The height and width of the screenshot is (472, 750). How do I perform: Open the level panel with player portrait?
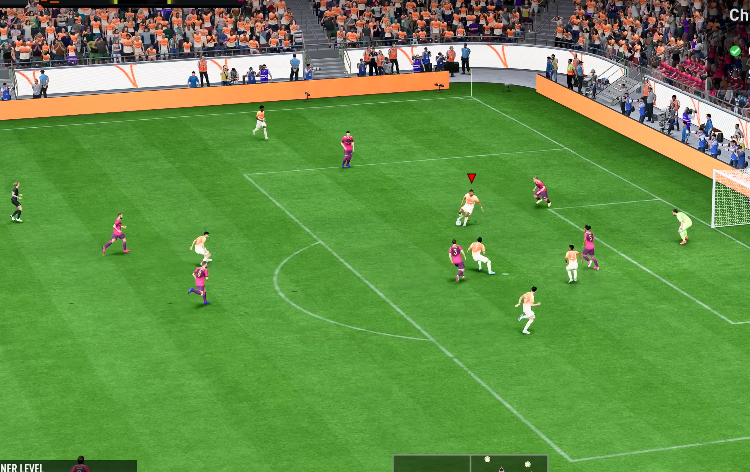click(68, 465)
